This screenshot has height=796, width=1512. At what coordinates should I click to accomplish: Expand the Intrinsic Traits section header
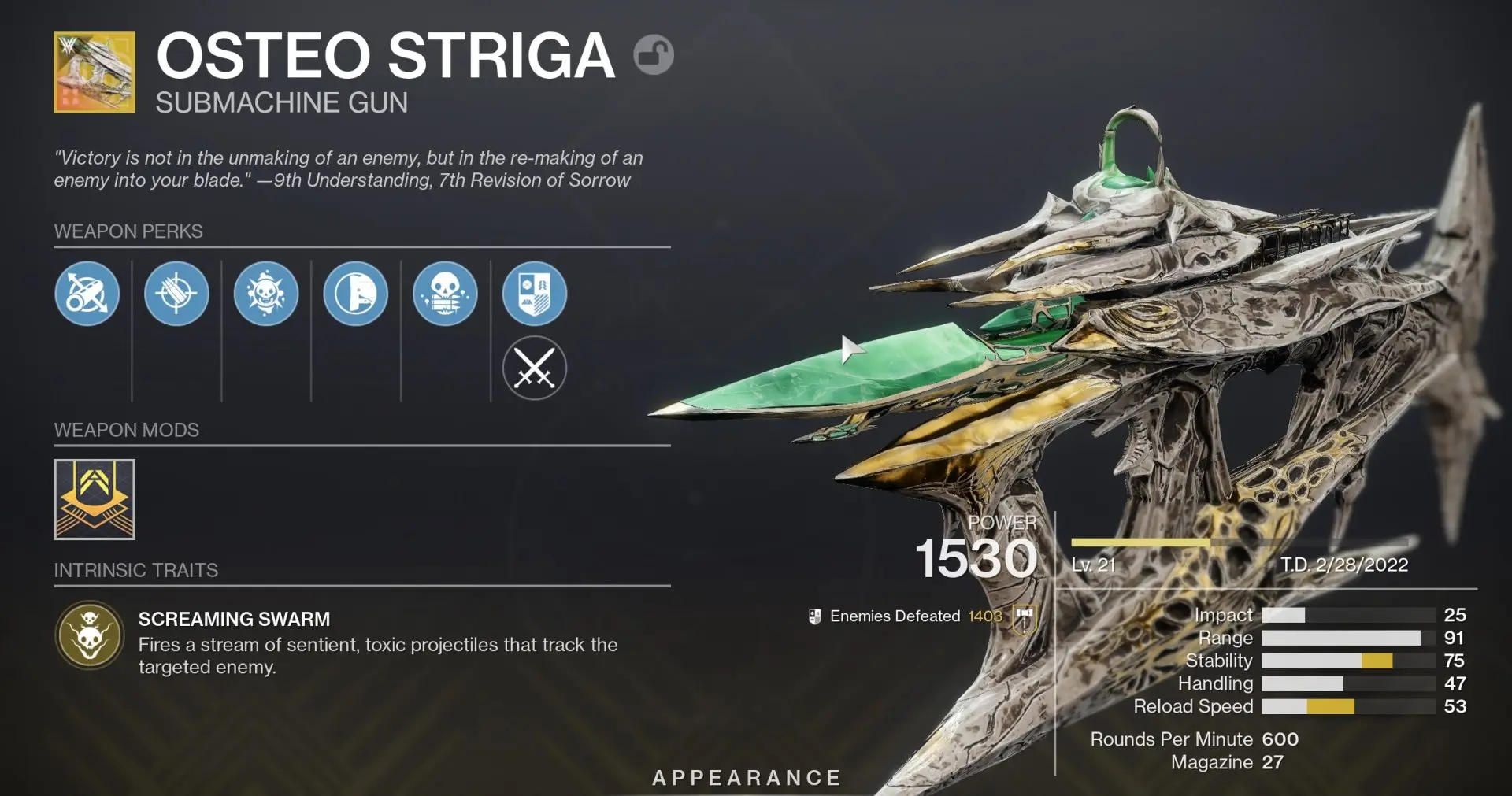136,570
